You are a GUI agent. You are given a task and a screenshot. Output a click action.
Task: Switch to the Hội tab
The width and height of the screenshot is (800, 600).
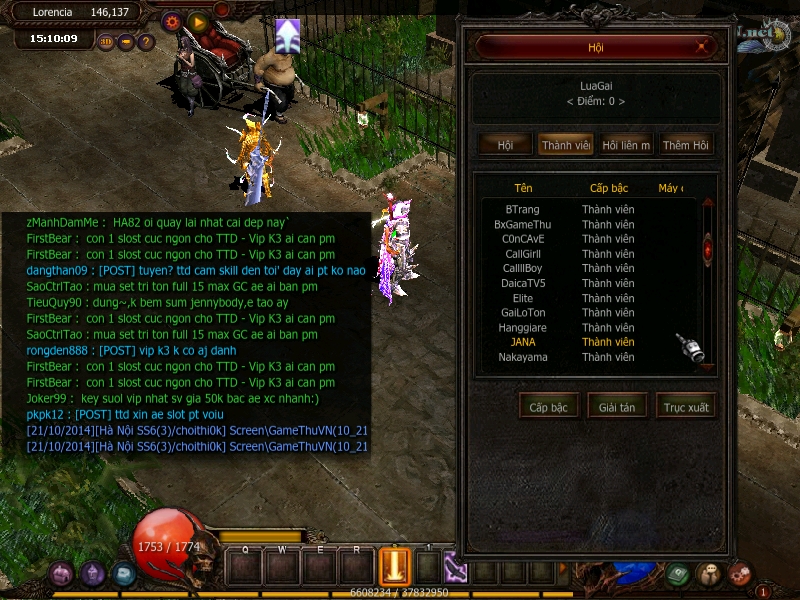pyautogui.click(x=505, y=145)
